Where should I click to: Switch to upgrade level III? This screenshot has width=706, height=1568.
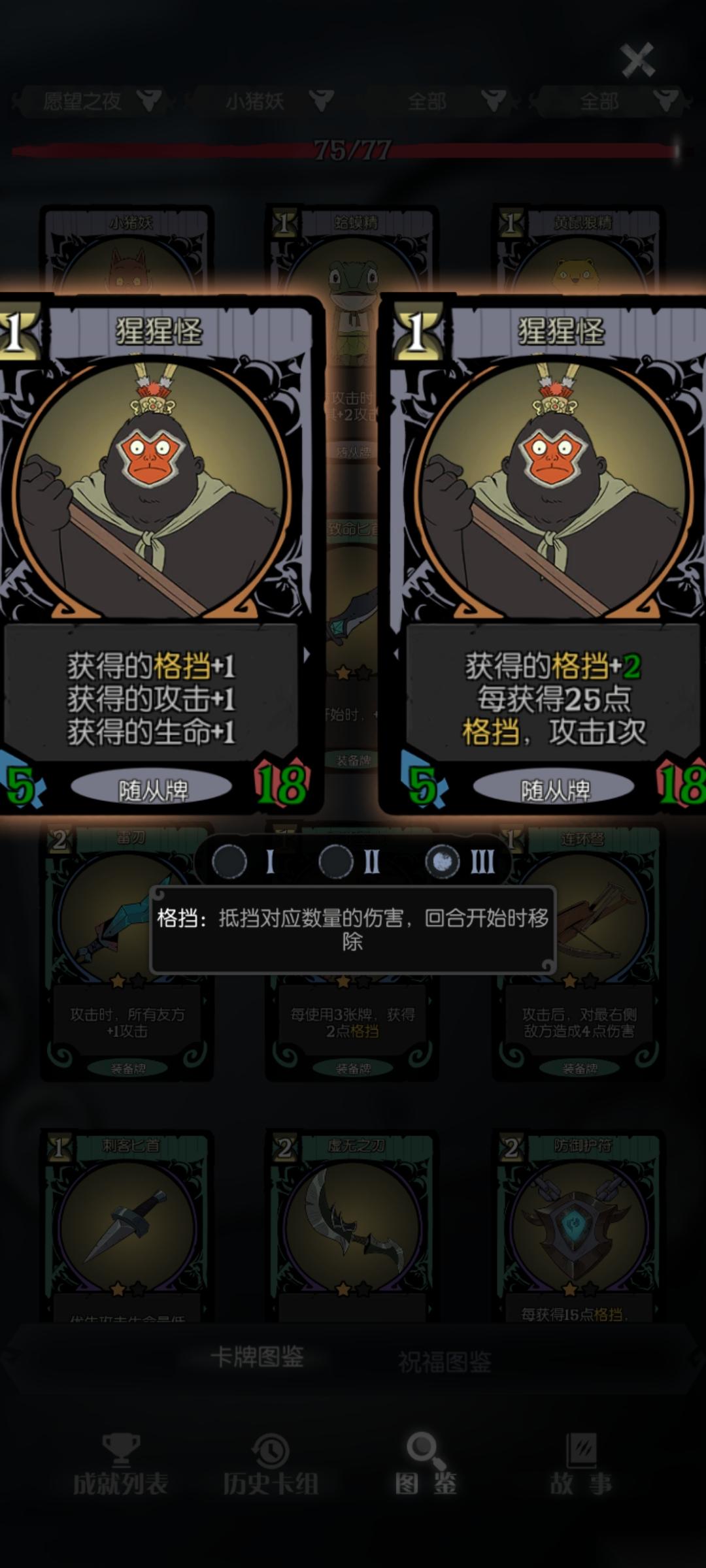click(443, 862)
